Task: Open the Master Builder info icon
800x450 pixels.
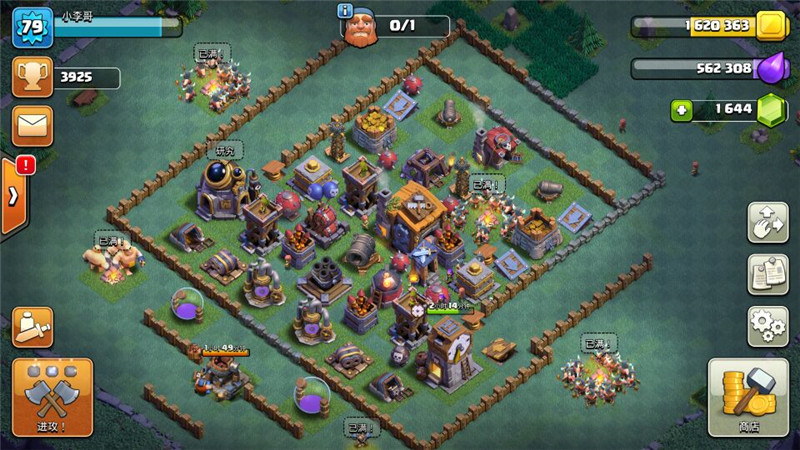Action: [346, 11]
